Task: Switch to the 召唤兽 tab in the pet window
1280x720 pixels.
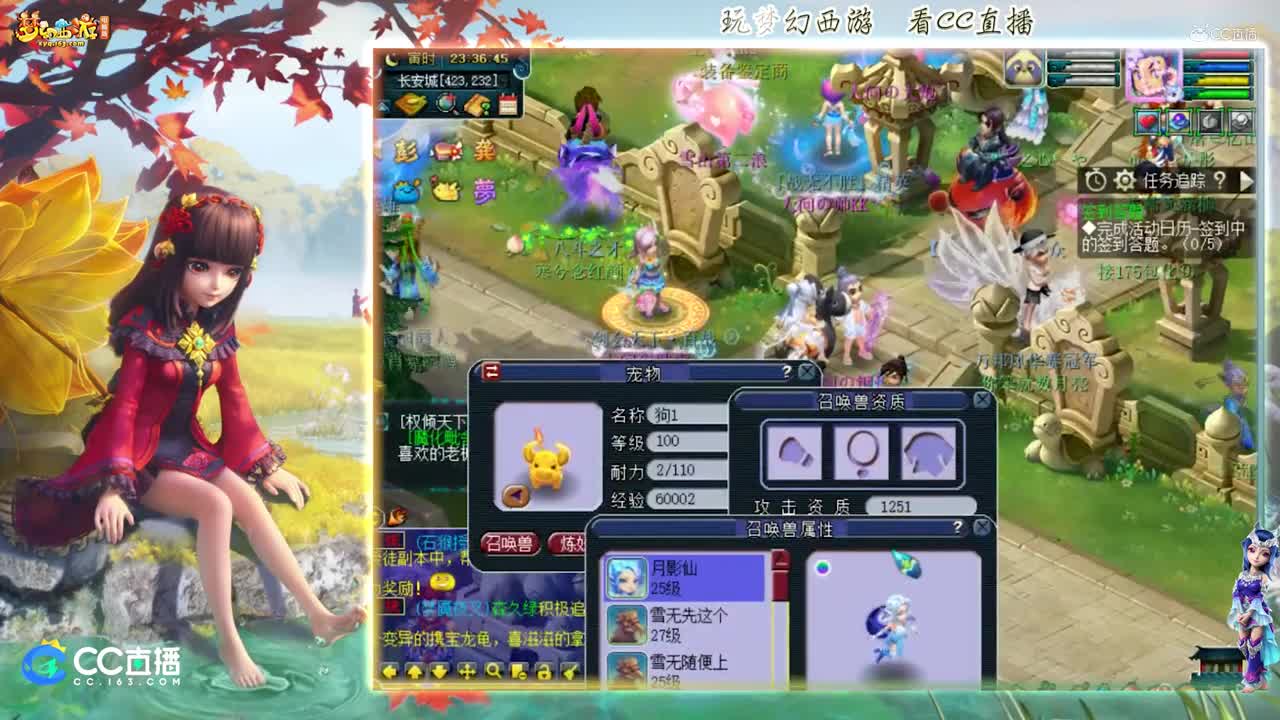Action: tap(513, 541)
